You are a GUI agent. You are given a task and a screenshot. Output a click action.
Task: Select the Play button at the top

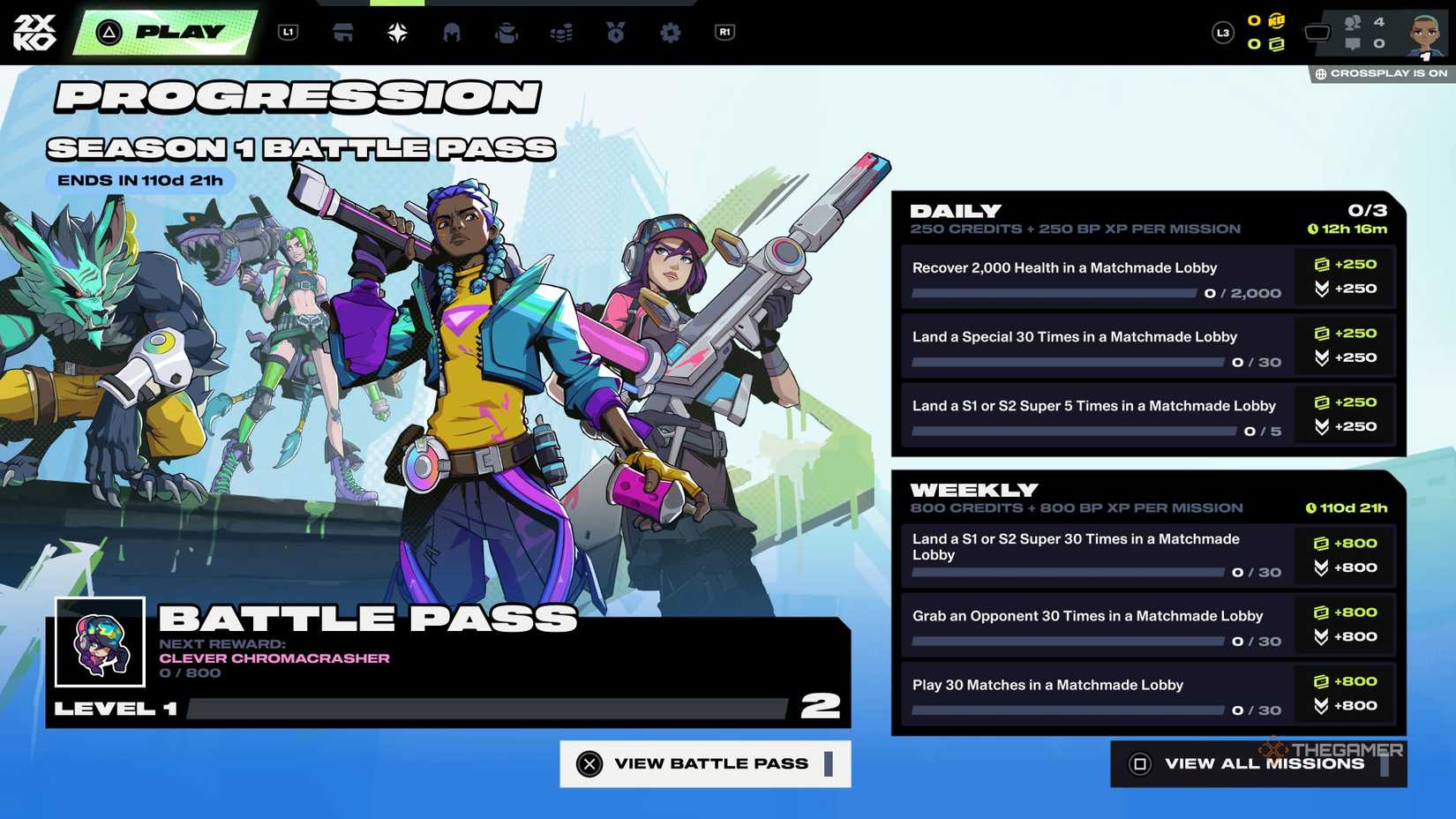[163, 31]
